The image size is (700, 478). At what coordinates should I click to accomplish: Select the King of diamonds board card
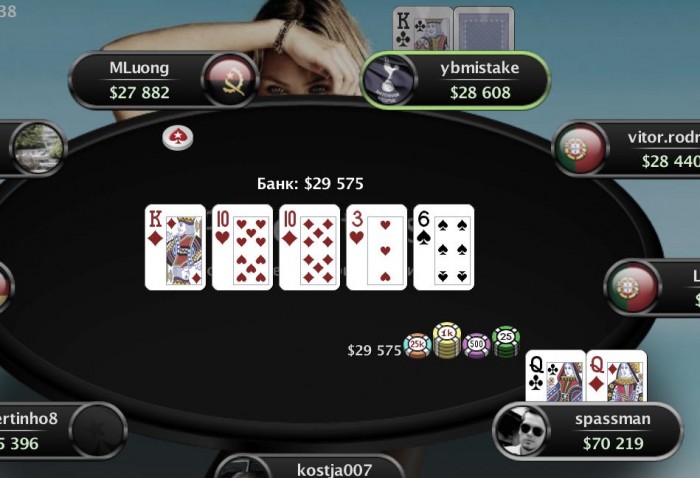[x=175, y=247]
